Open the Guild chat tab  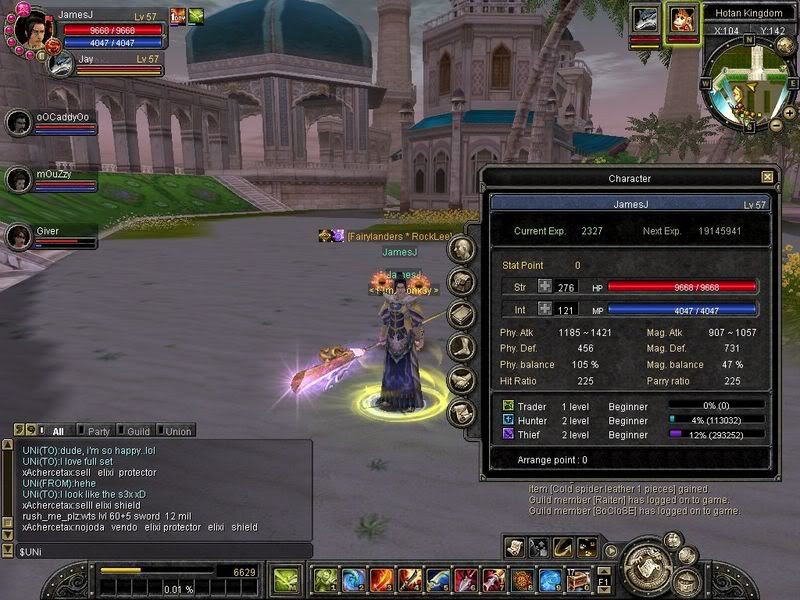[138, 431]
